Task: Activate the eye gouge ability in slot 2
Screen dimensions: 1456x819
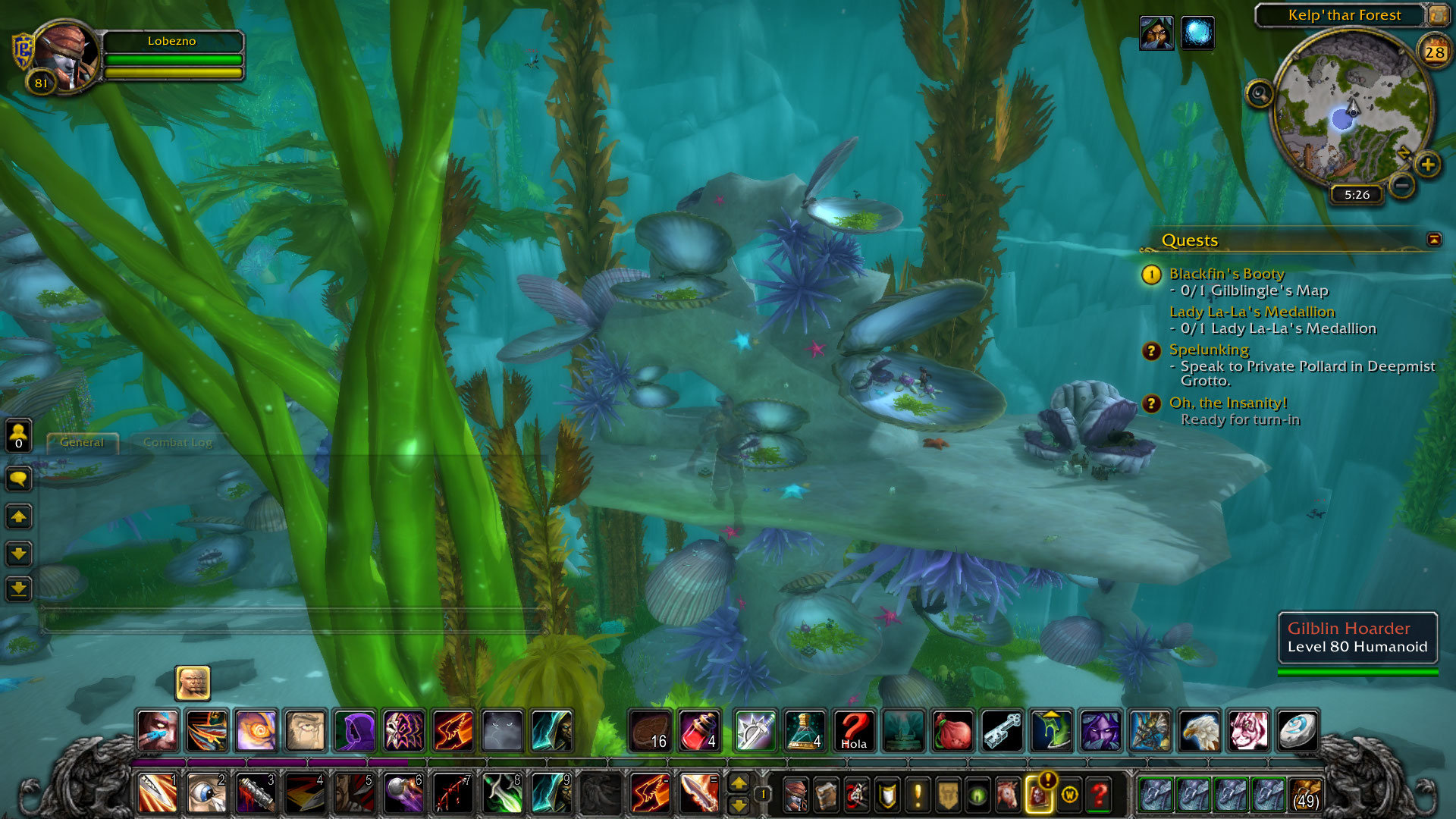Action: point(206,793)
